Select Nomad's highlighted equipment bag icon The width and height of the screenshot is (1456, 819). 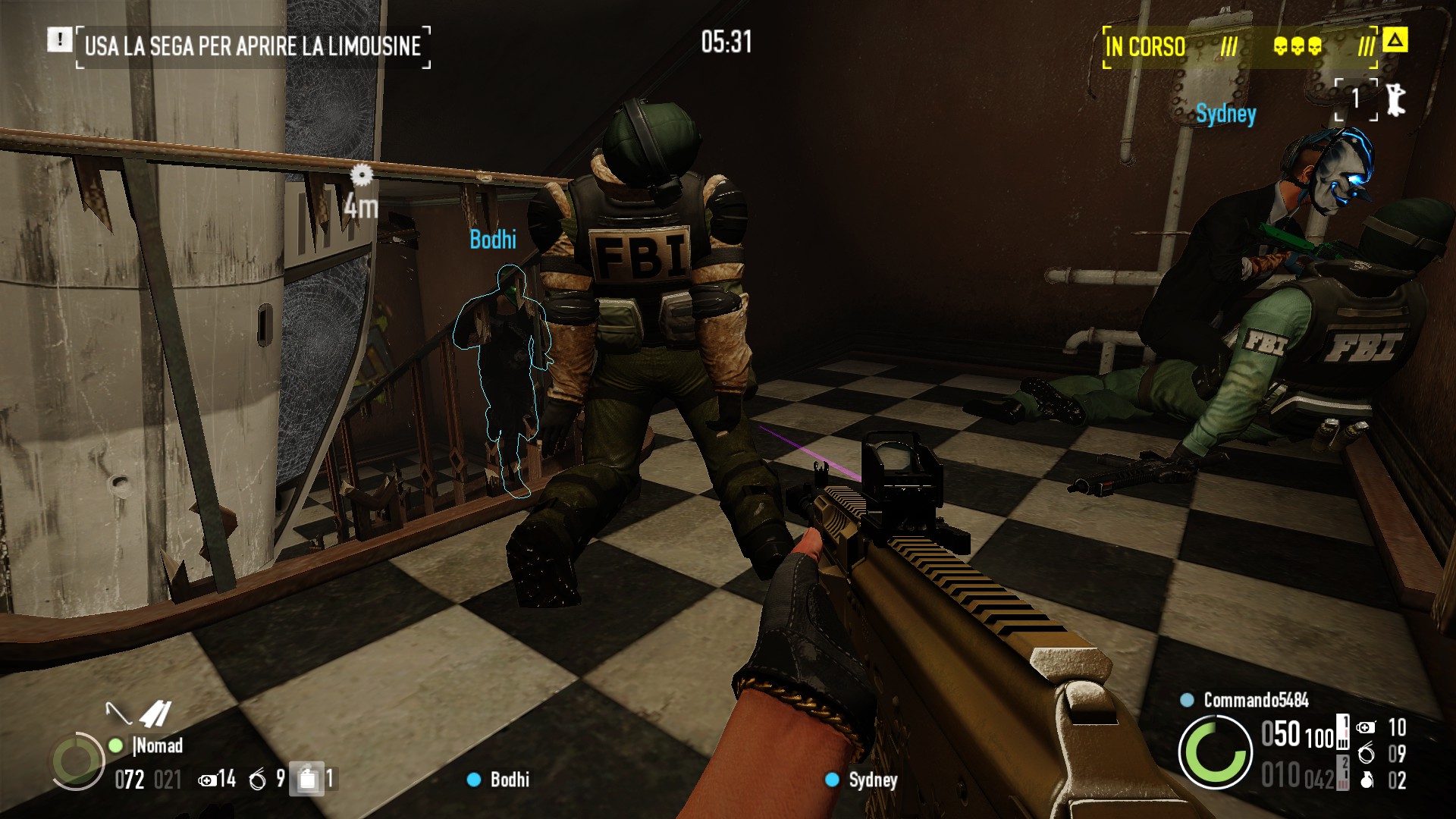point(307,779)
